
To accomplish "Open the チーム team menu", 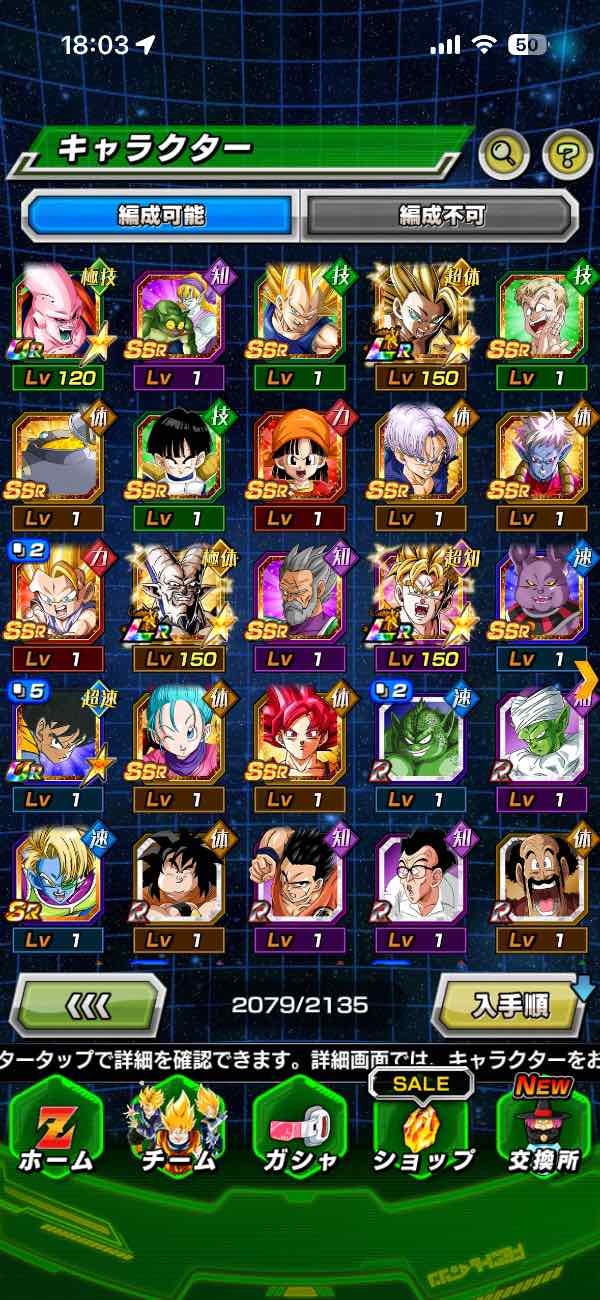I will tap(177, 1130).
